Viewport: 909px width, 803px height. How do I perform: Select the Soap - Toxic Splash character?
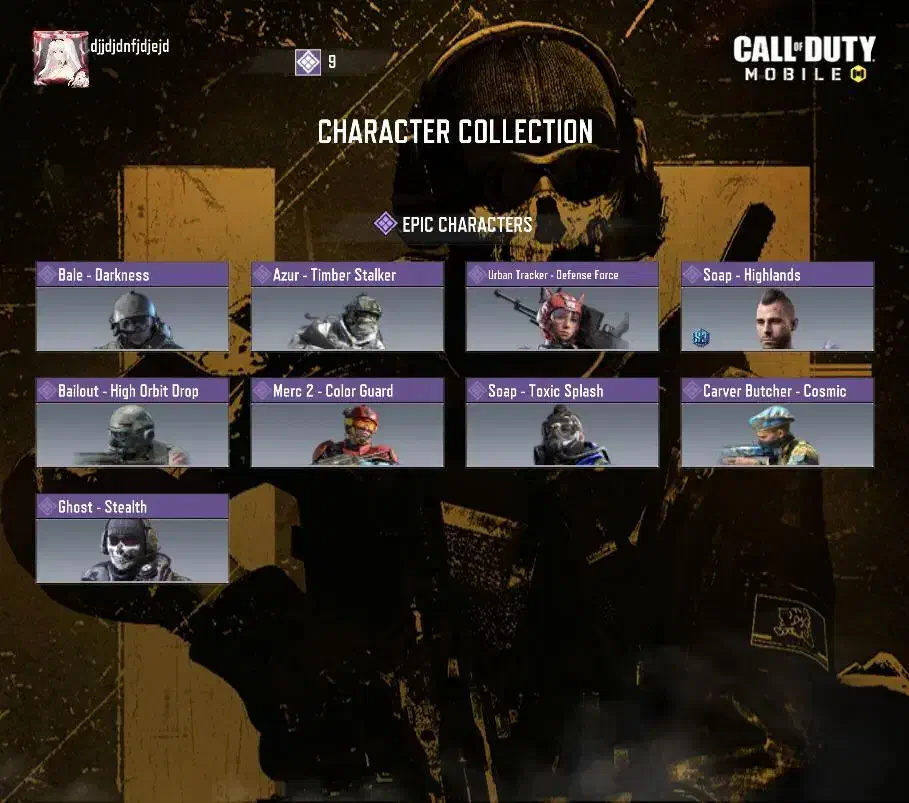coord(562,423)
